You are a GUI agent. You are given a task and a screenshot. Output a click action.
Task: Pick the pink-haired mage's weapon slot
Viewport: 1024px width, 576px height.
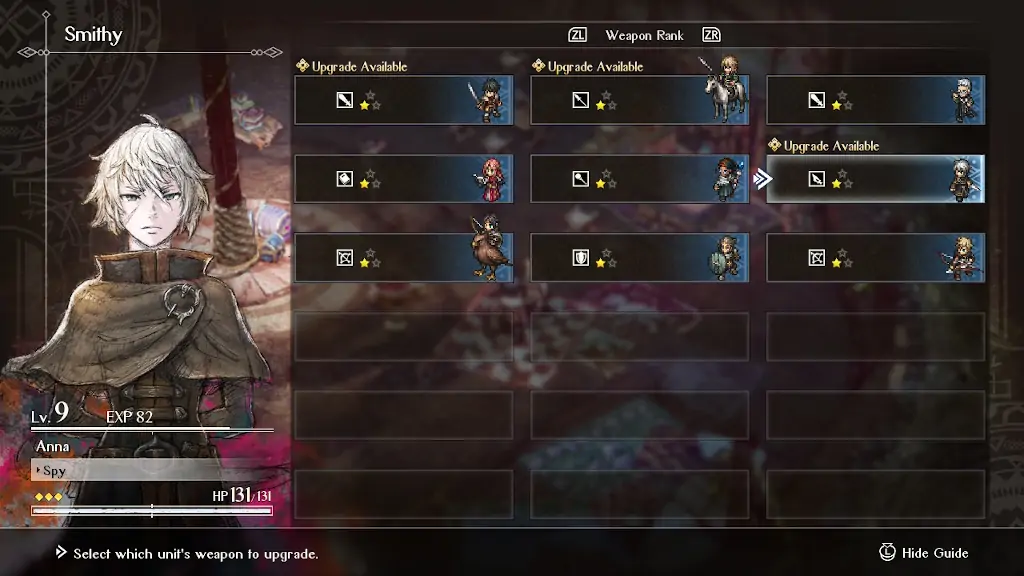[403, 179]
